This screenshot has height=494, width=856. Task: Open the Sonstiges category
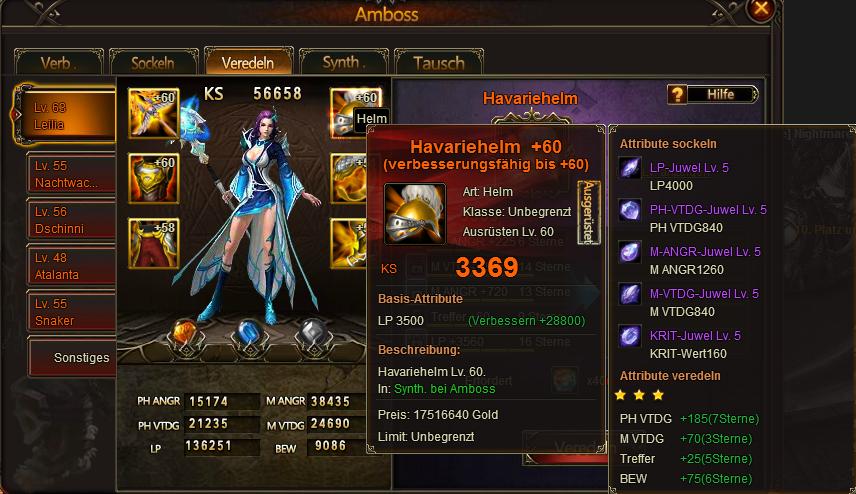click(x=84, y=357)
